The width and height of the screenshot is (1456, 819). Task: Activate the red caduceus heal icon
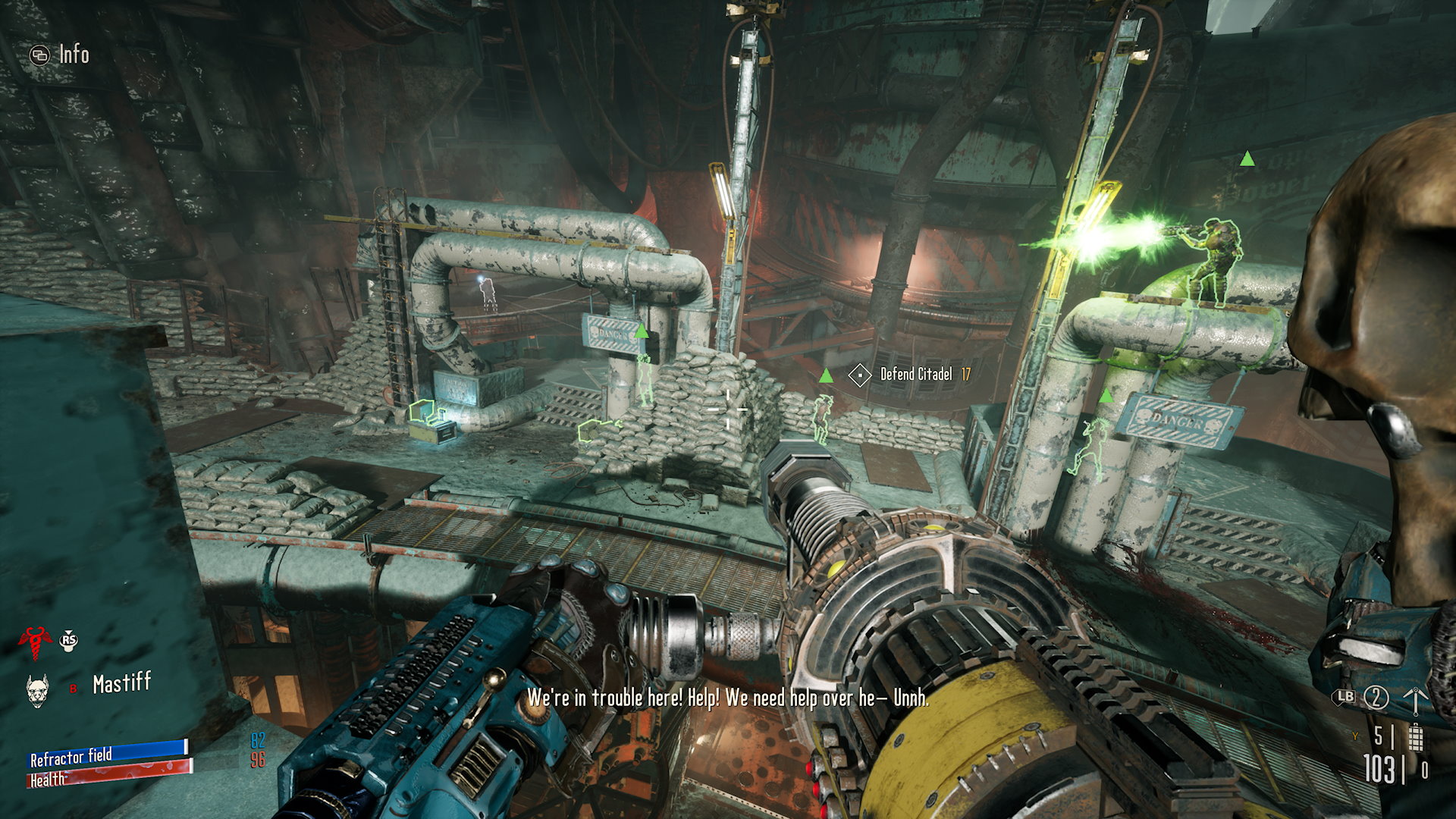pyautogui.click(x=34, y=642)
